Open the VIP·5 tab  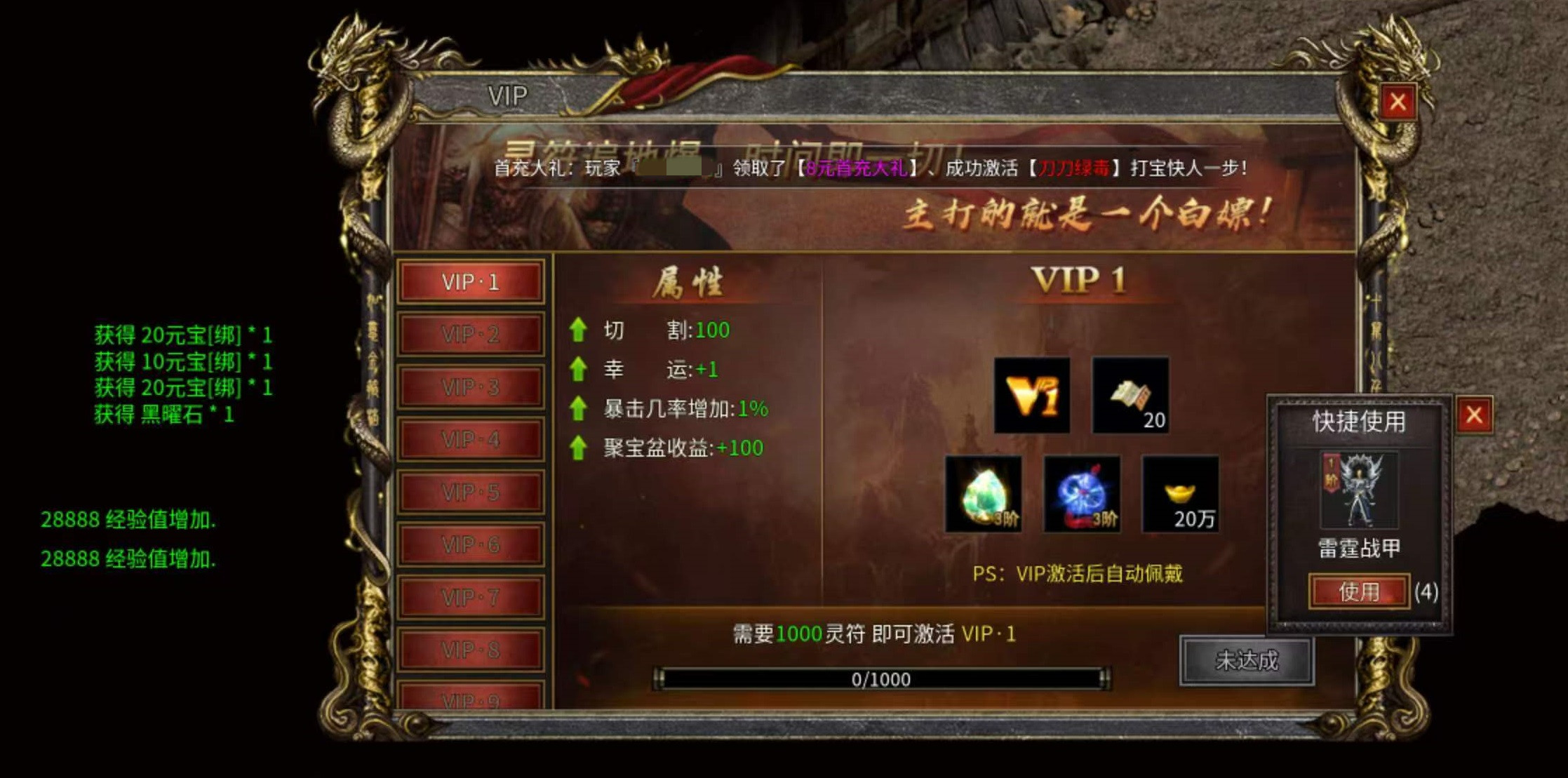(x=470, y=493)
